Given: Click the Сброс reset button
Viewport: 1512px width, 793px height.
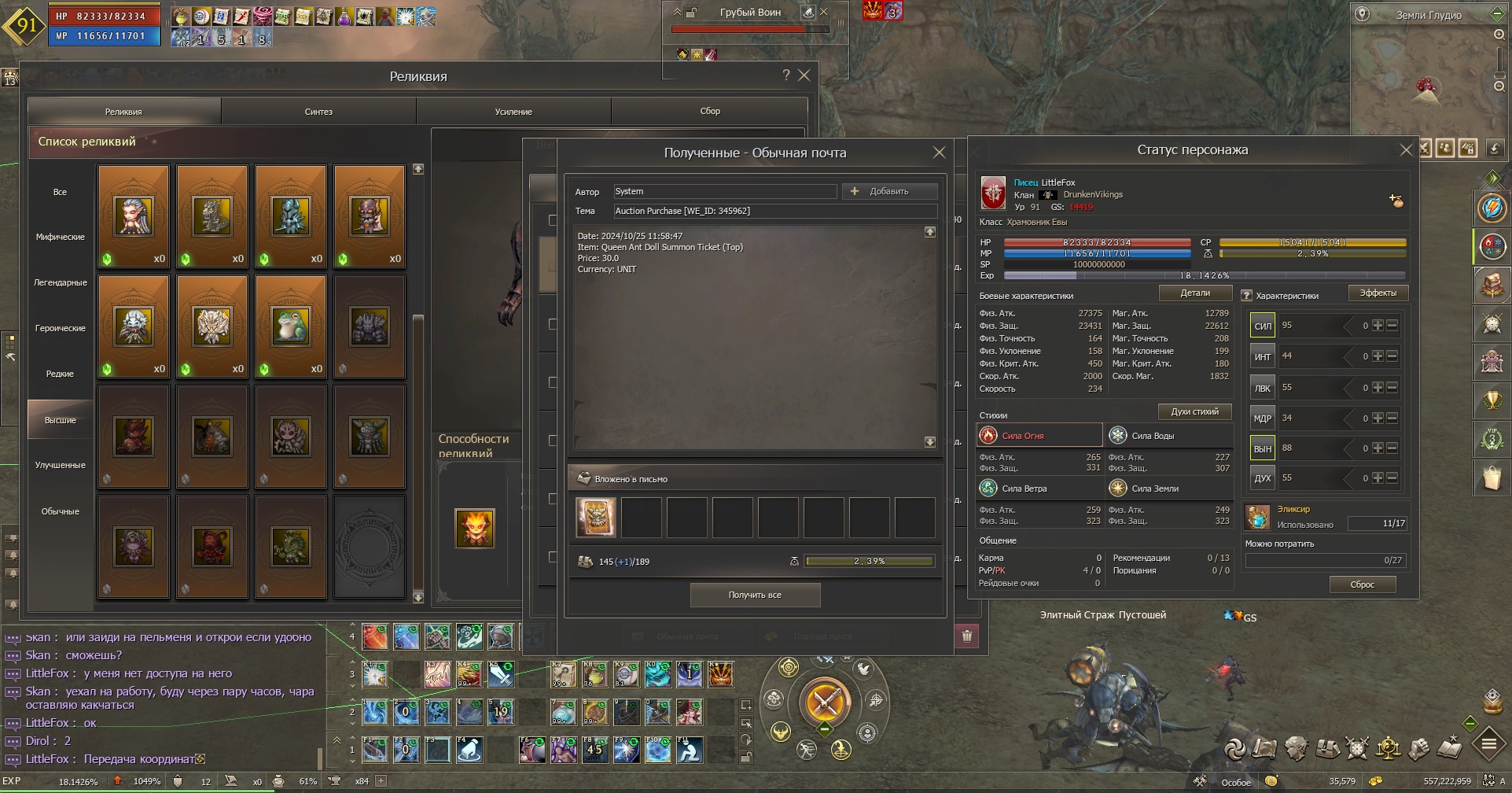Looking at the screenshot, I should (1362, 585).
